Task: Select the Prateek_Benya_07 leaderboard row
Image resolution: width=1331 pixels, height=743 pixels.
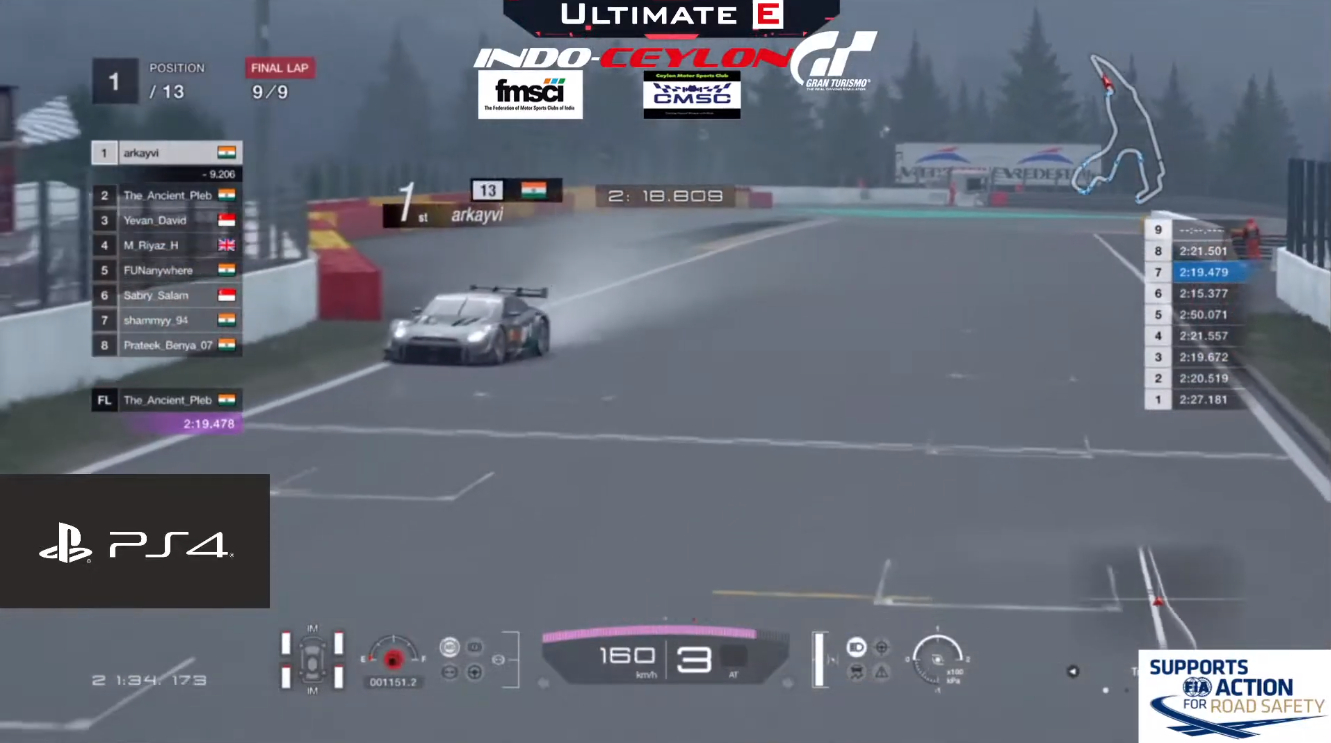Action: (166, 345)
